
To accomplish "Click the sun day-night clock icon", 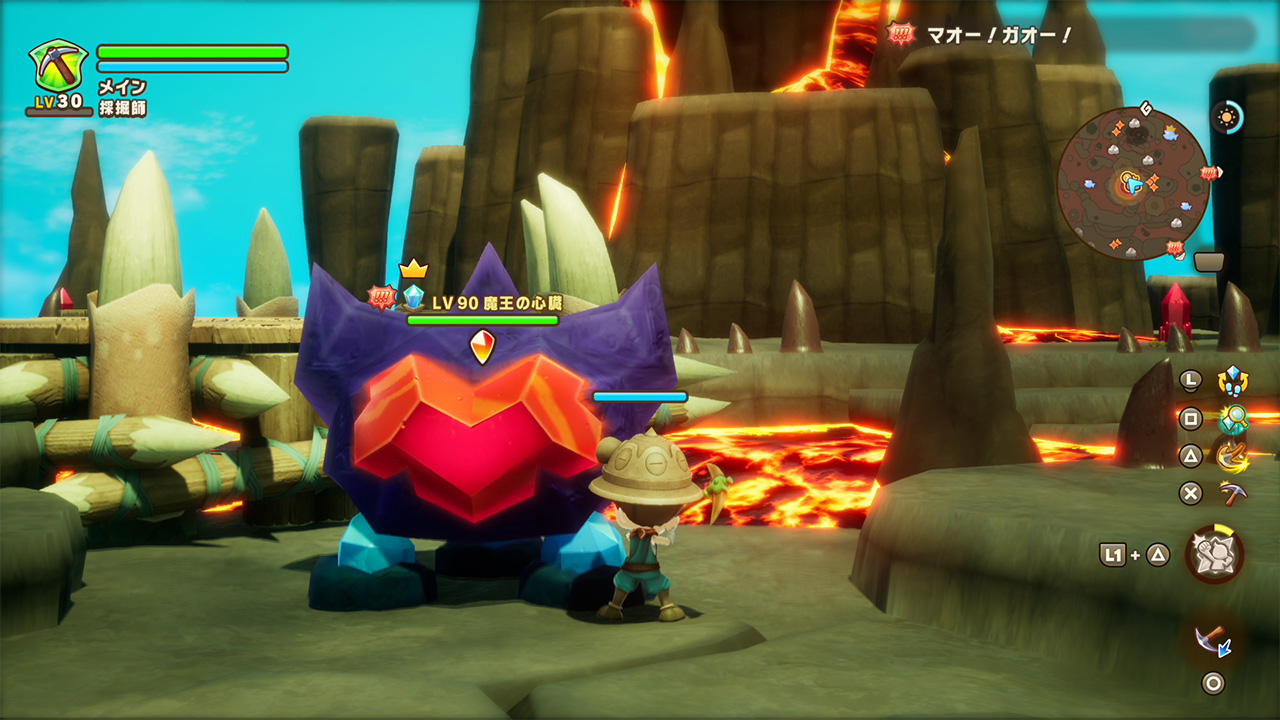I will pos(1226,117).
